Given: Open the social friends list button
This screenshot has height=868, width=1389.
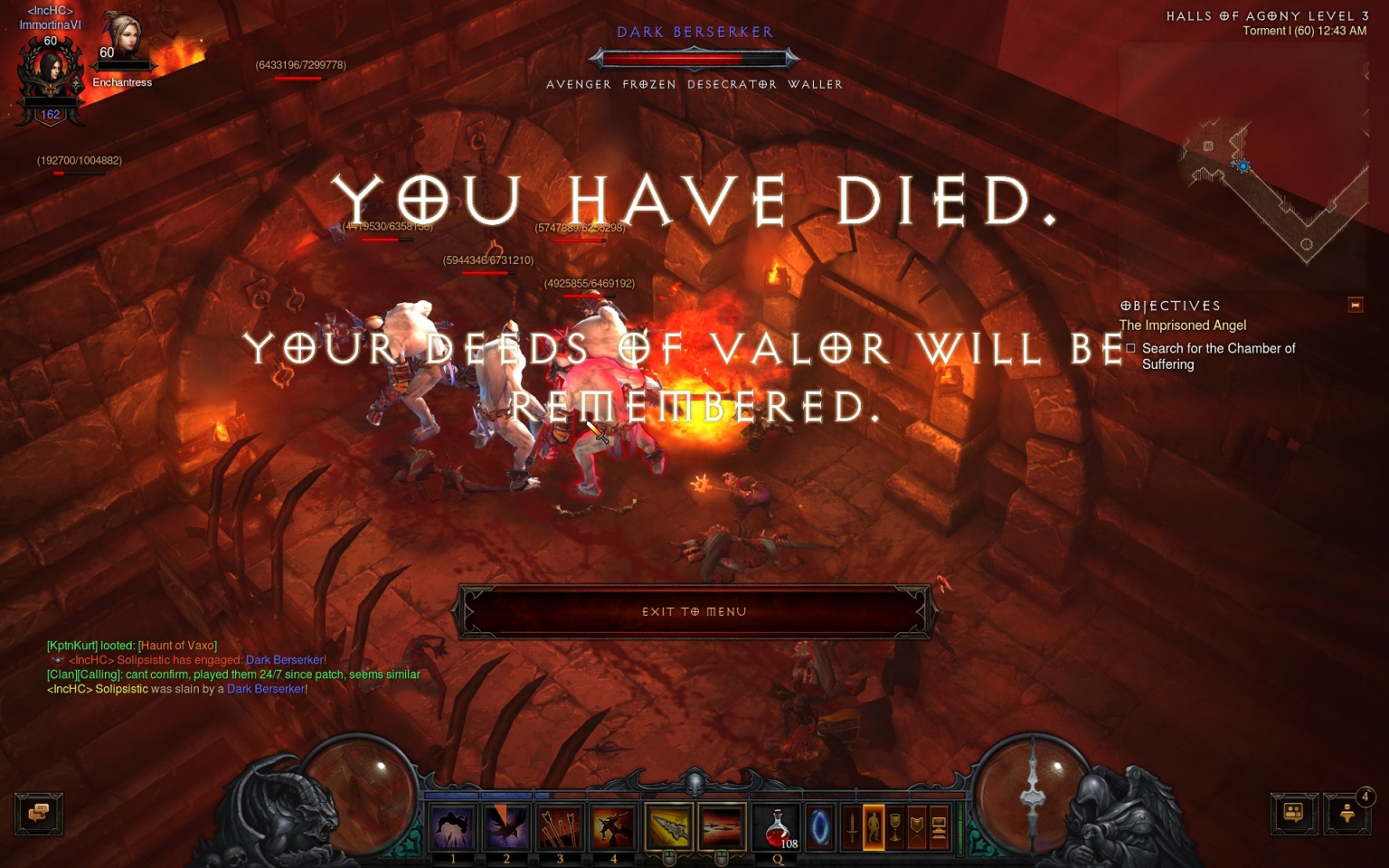Looking at the screenshot, I should coord(1293,813).
